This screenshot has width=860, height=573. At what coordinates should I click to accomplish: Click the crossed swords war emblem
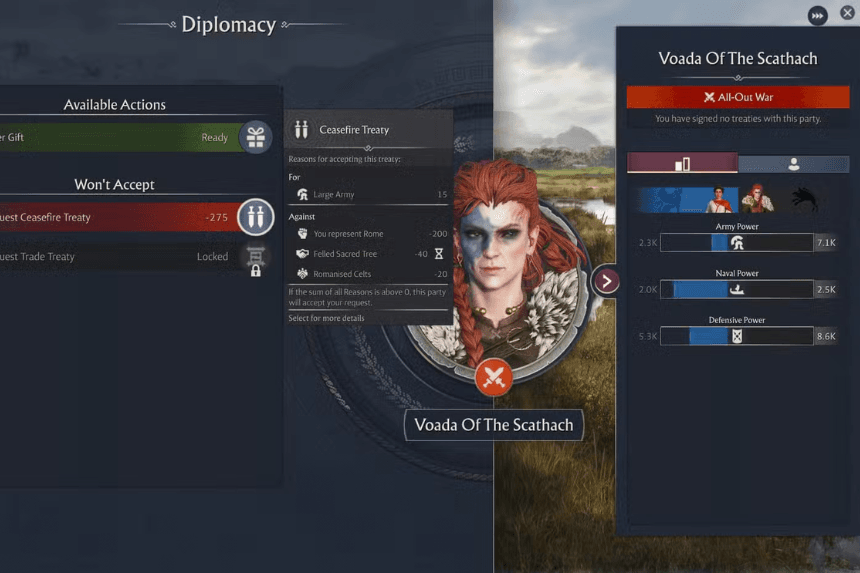tap(493, 377)
